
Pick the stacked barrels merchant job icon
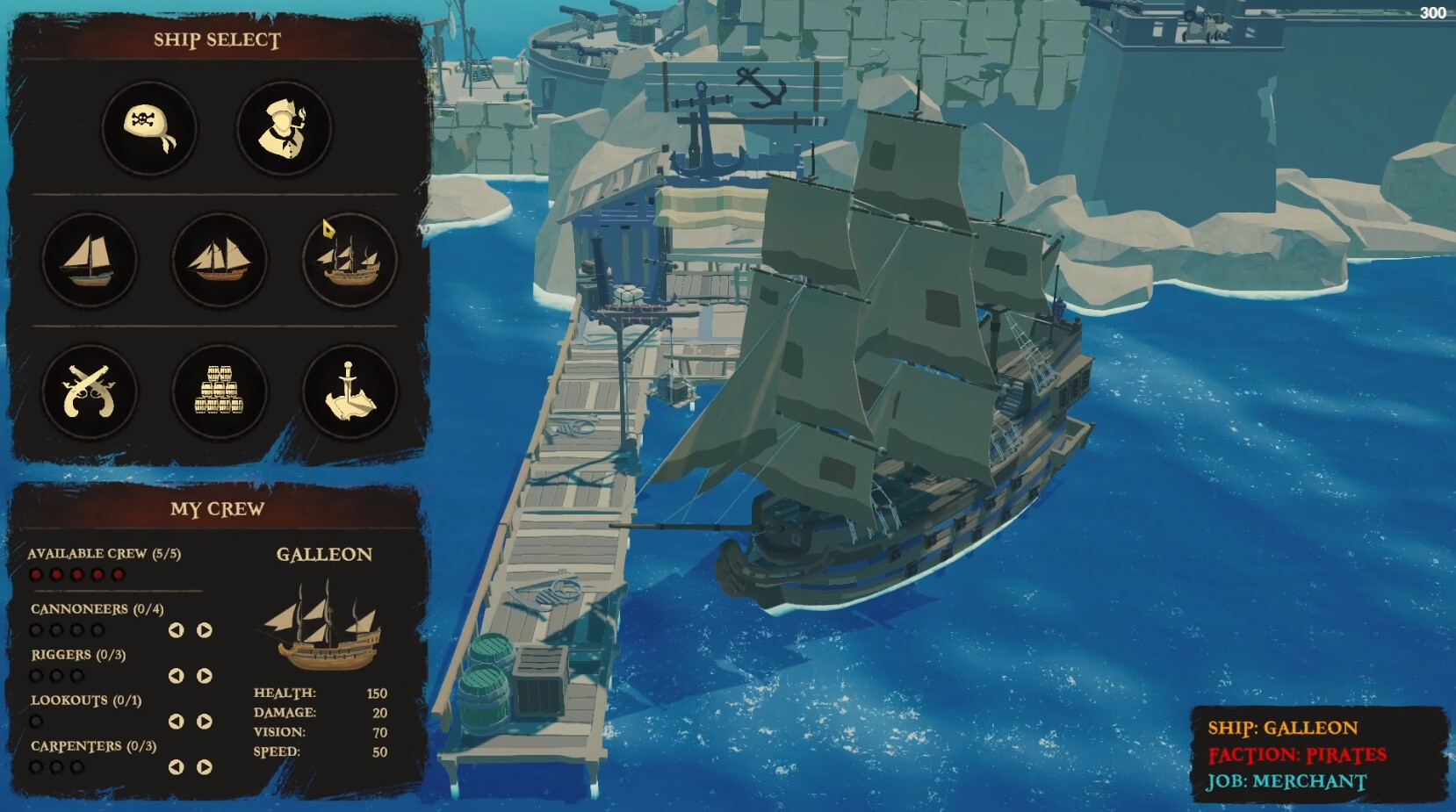coord(219,393)
